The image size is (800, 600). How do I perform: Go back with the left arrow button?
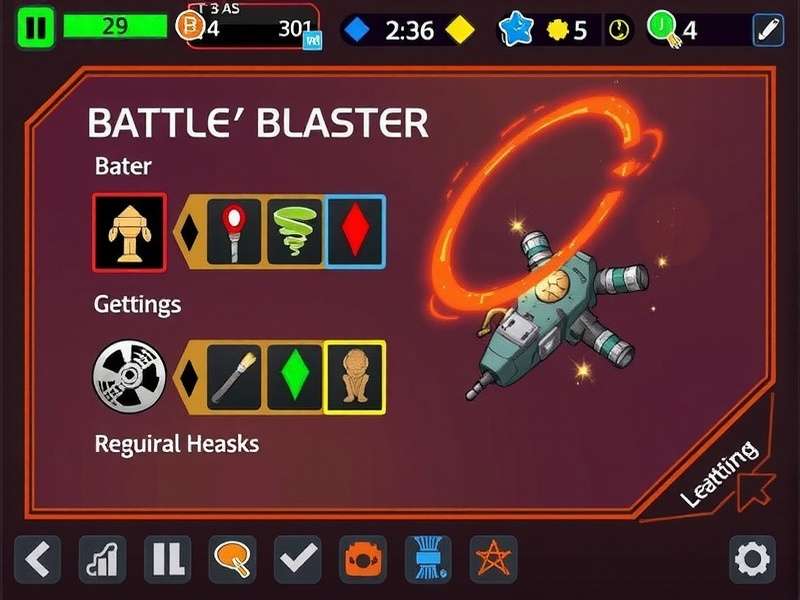click(x=37, y=559)
